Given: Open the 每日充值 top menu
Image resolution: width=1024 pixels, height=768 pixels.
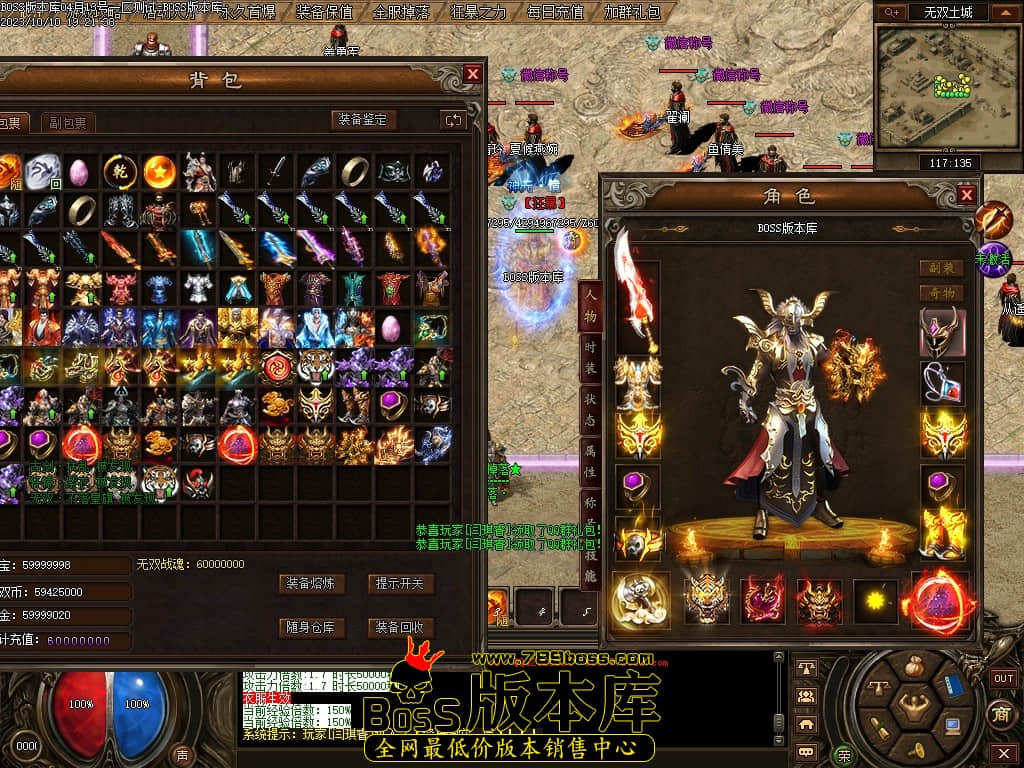Looking at the screenshot, I should click(555, 12).
